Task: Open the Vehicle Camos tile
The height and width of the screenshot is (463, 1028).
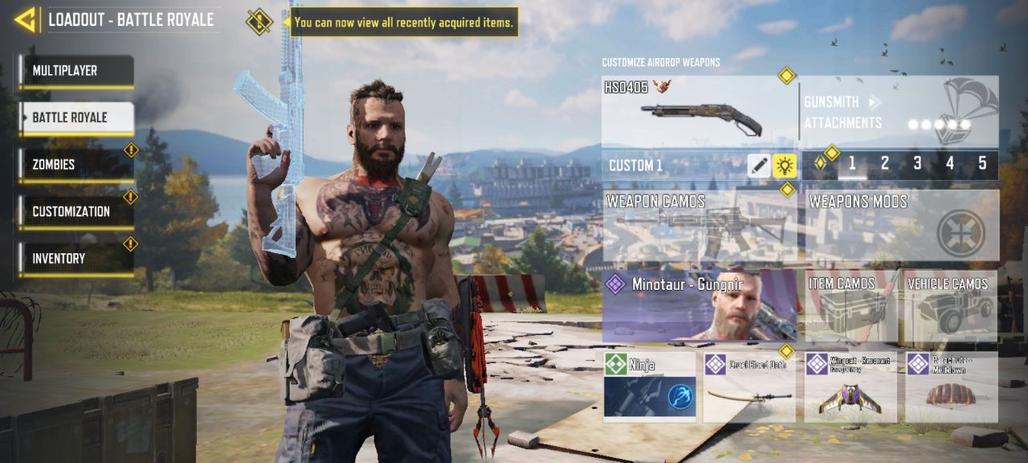Action: [950, 305]
